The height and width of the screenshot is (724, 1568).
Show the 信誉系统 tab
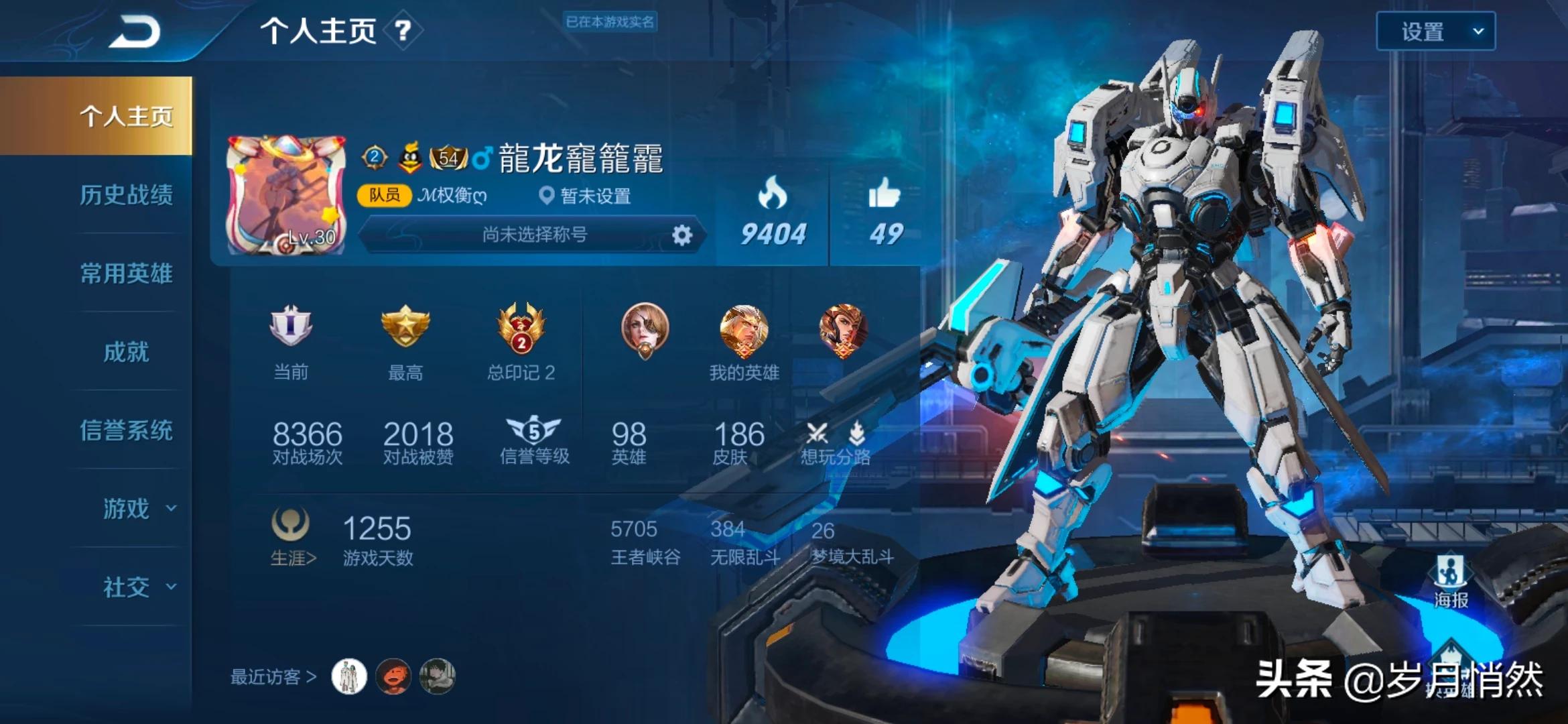click(126, 430)
